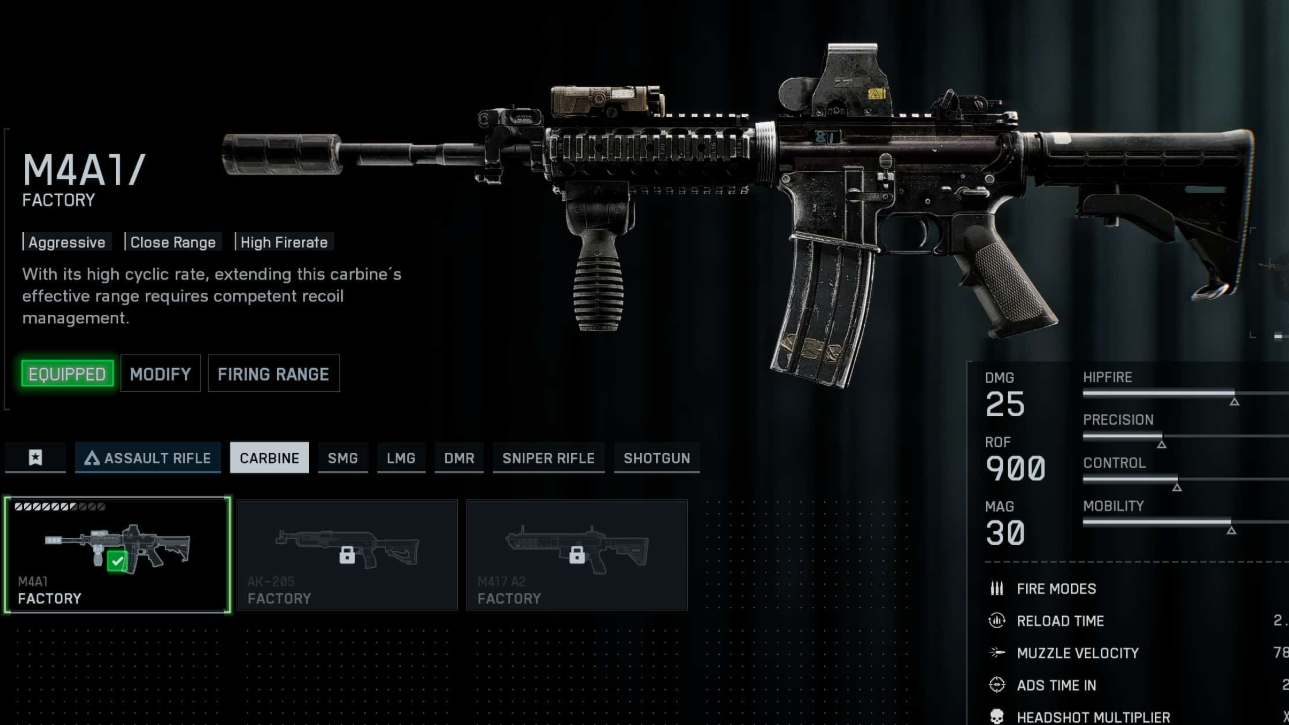Select the M4A1 Factory weapon tile
The width and height of the screenshot is (1289, 725).
coord(117,555)
